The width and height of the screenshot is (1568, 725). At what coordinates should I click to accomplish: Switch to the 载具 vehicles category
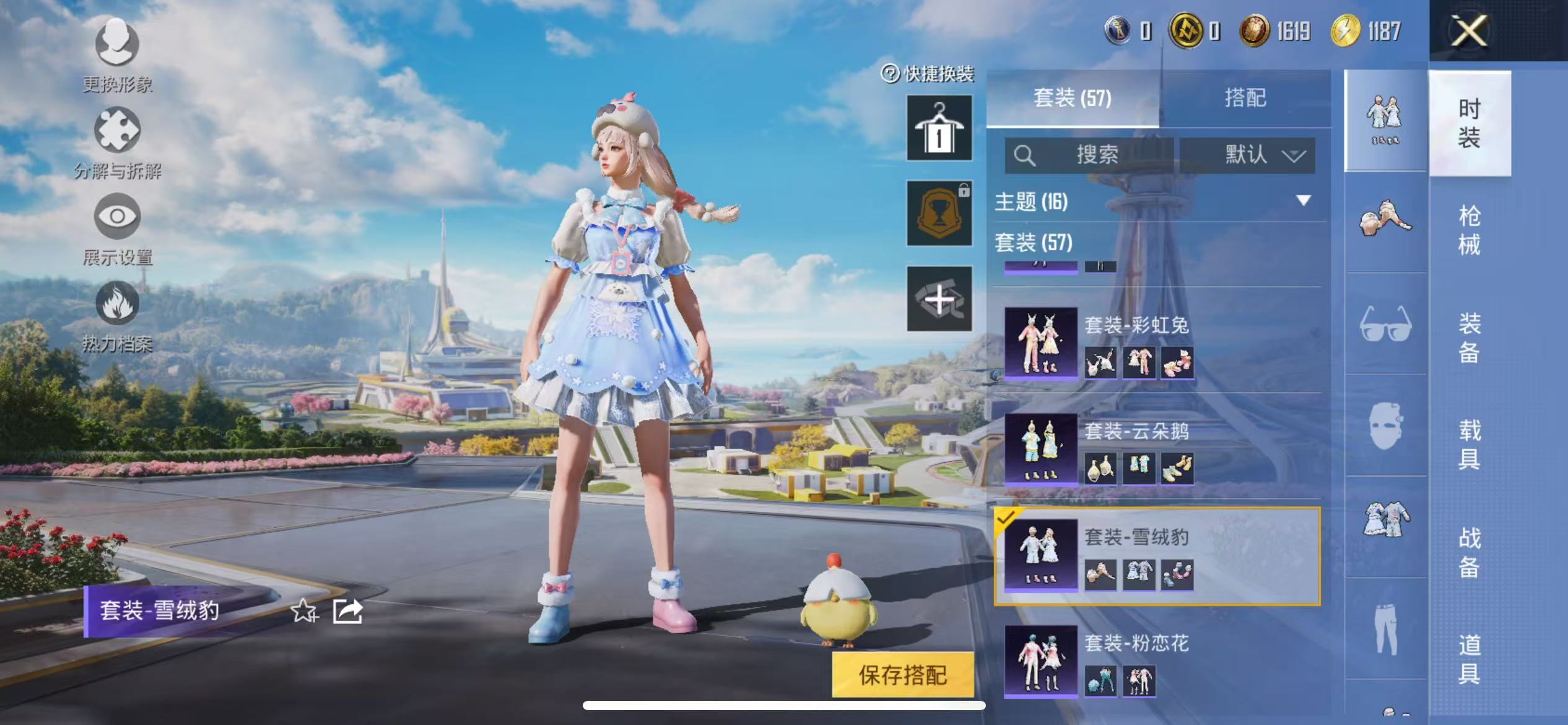[x=1469, y=444]
